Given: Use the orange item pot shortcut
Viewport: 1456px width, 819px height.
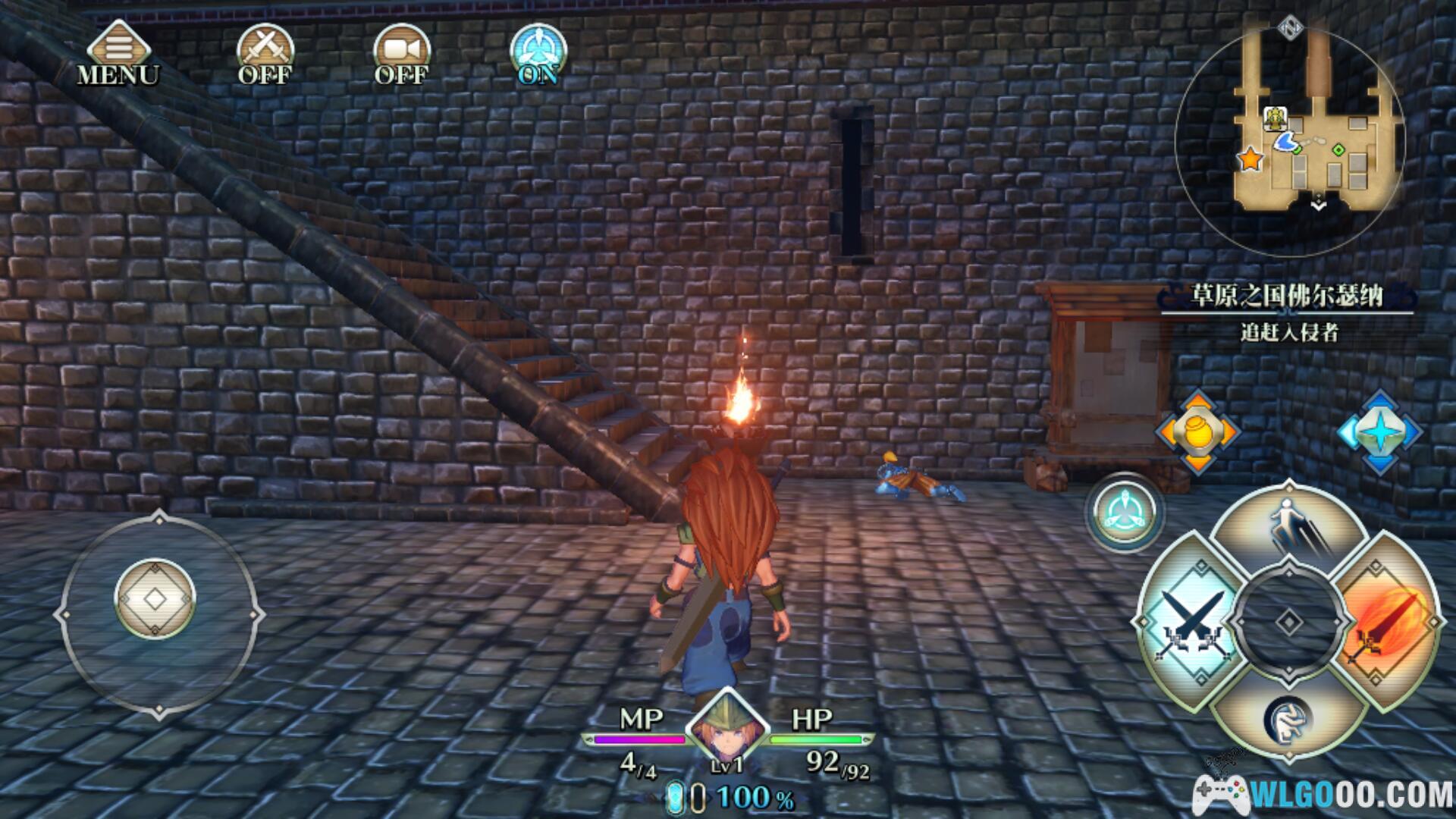Looking at the screenshot, I should point(1197,431).
